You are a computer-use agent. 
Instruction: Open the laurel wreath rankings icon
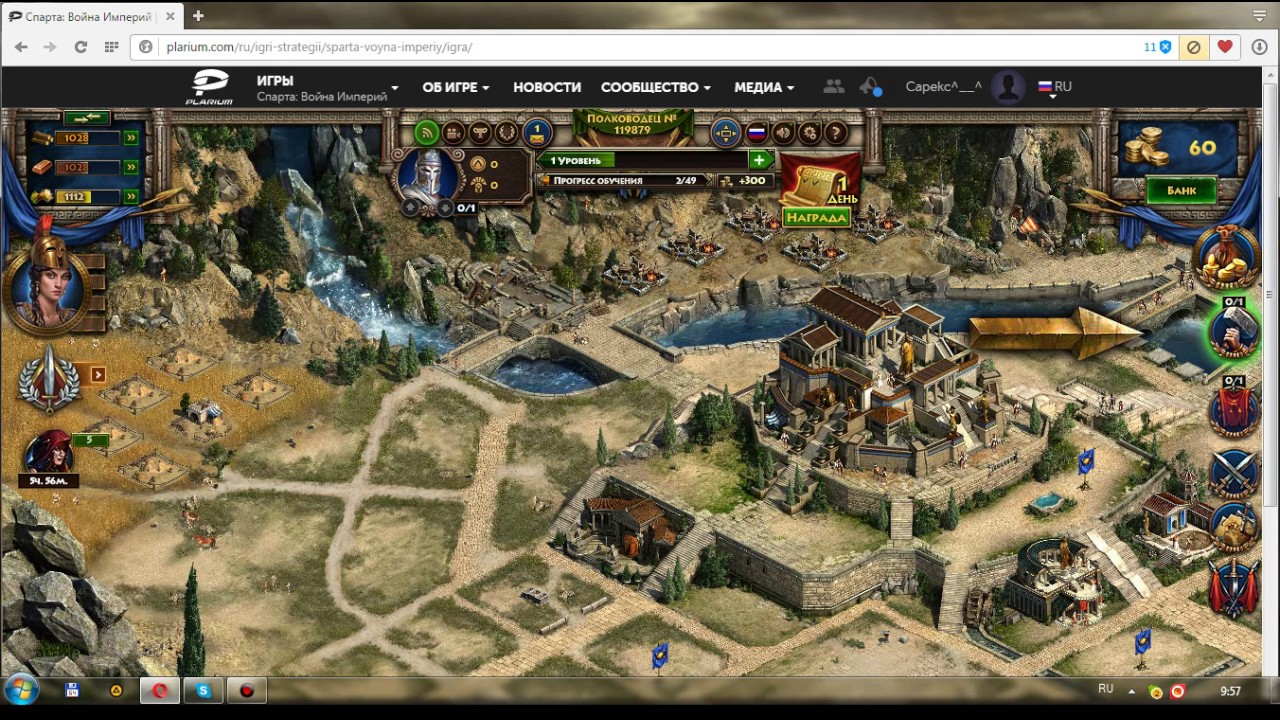506,133
